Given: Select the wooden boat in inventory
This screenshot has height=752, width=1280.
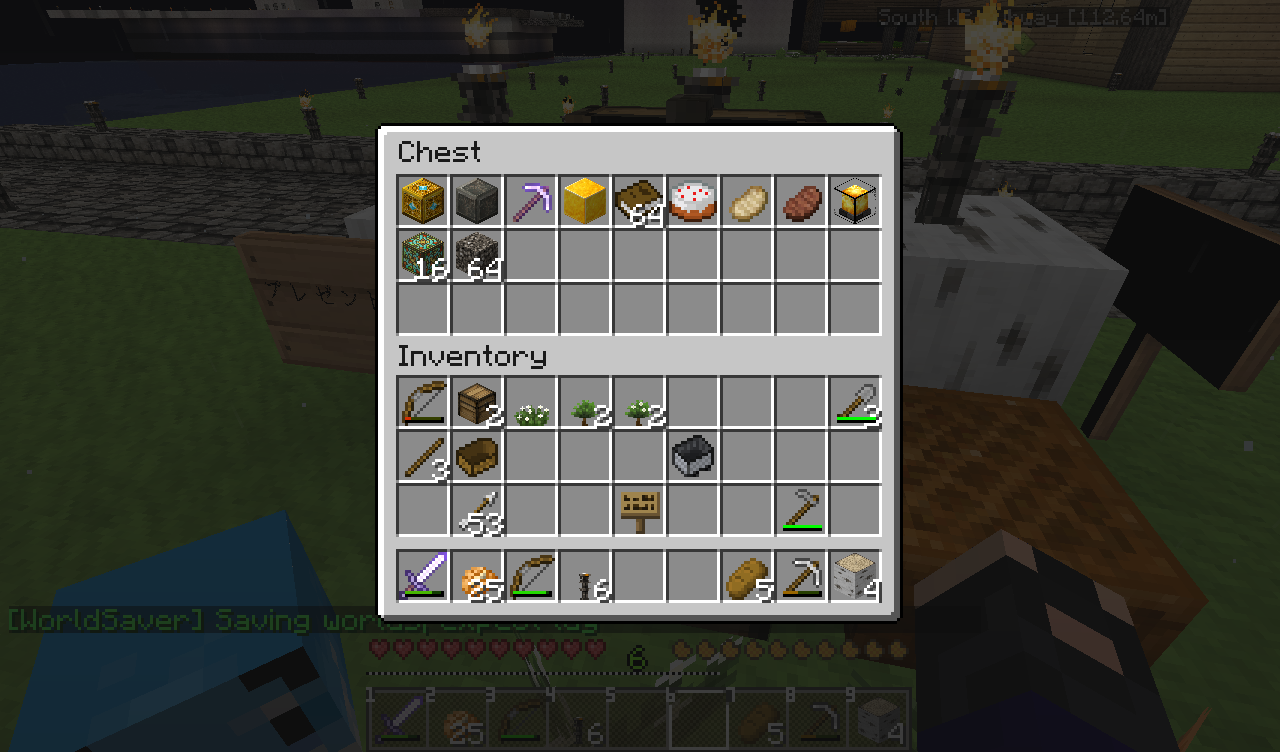Looking at the screenshot, I should (x=477, y=456).
